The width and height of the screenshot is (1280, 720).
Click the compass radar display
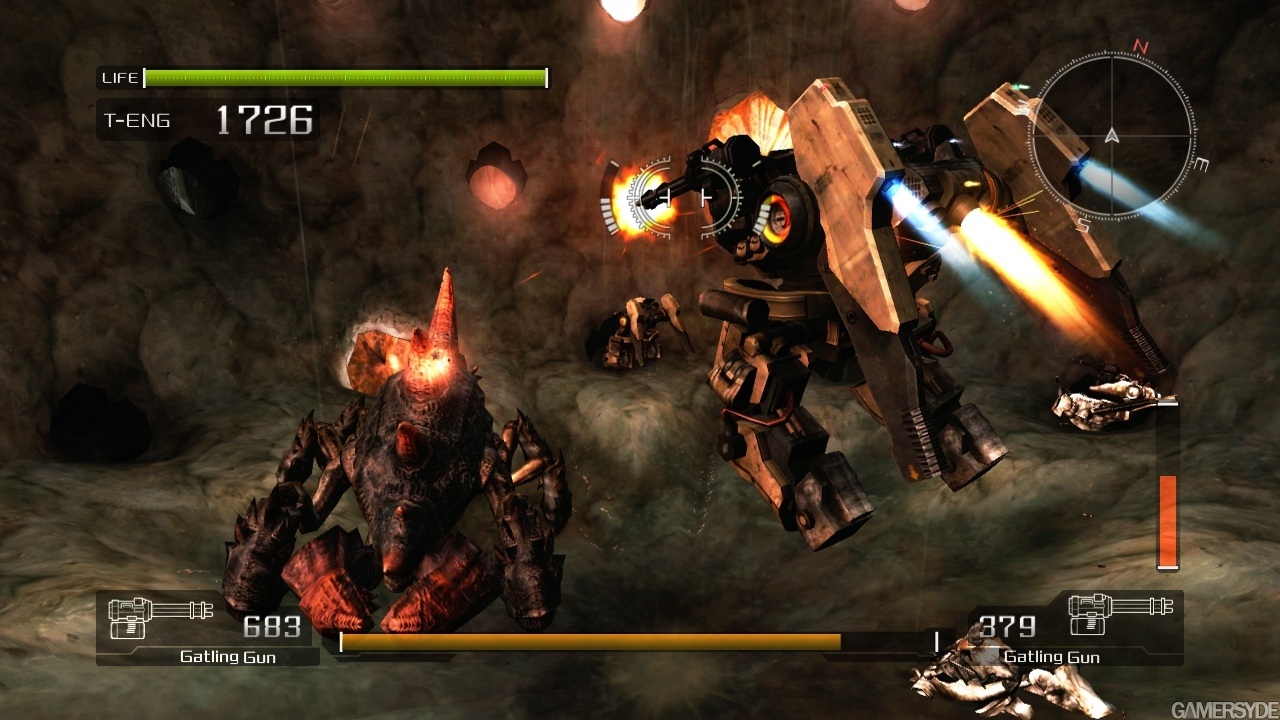click(1111, 134)
